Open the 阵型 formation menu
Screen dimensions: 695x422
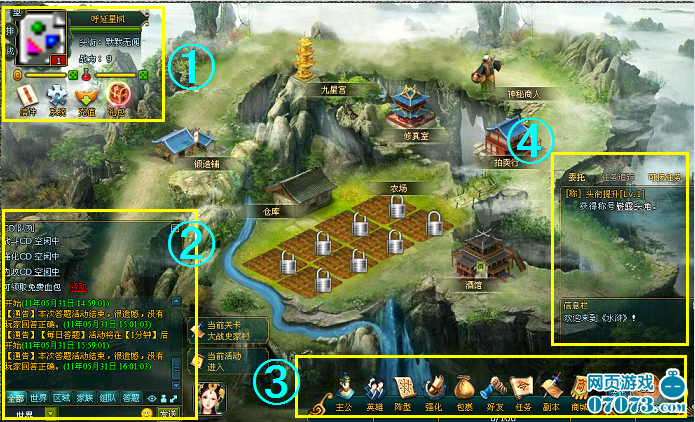coord(404,390)
